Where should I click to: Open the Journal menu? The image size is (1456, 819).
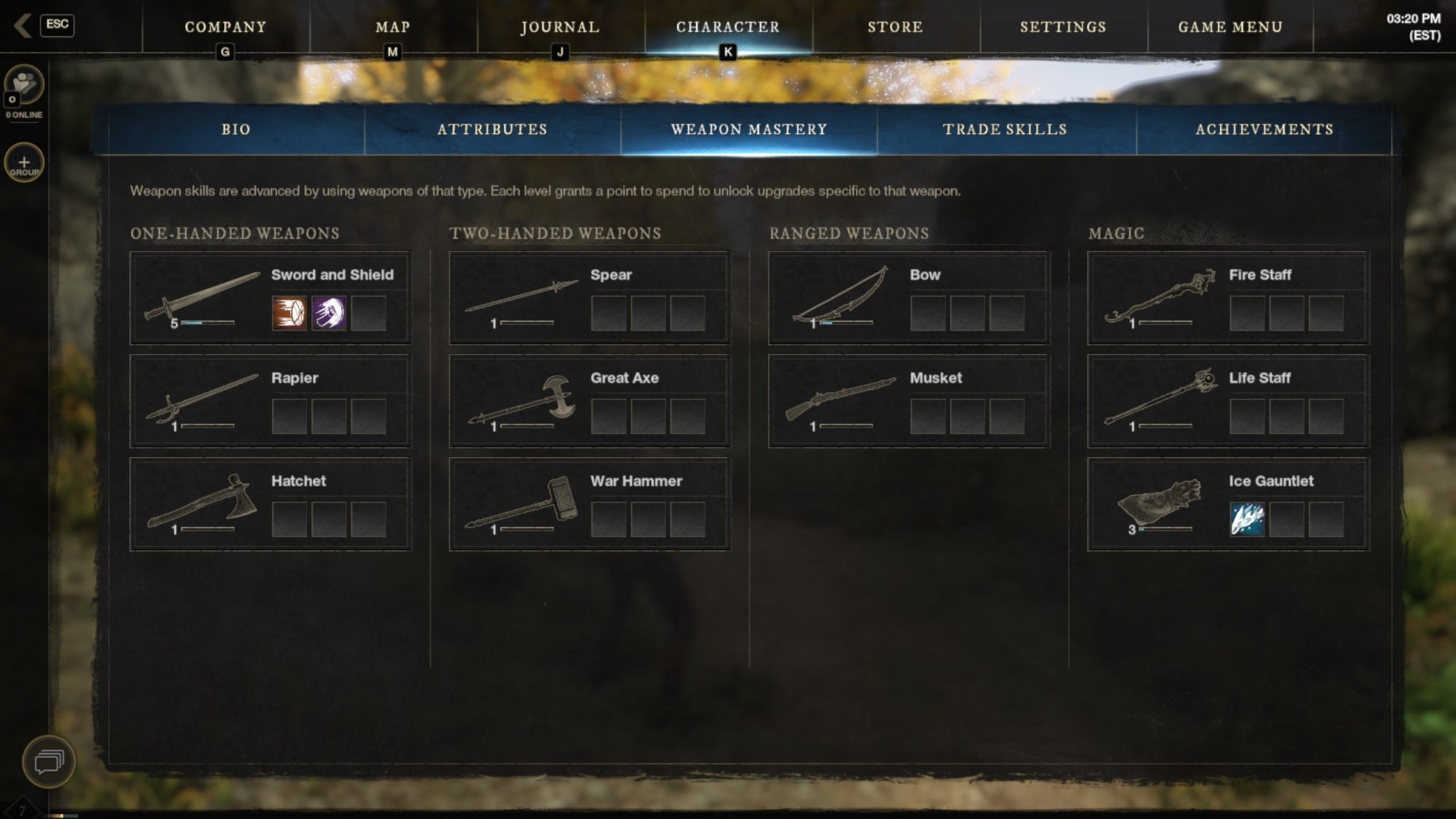pos(560,27)
